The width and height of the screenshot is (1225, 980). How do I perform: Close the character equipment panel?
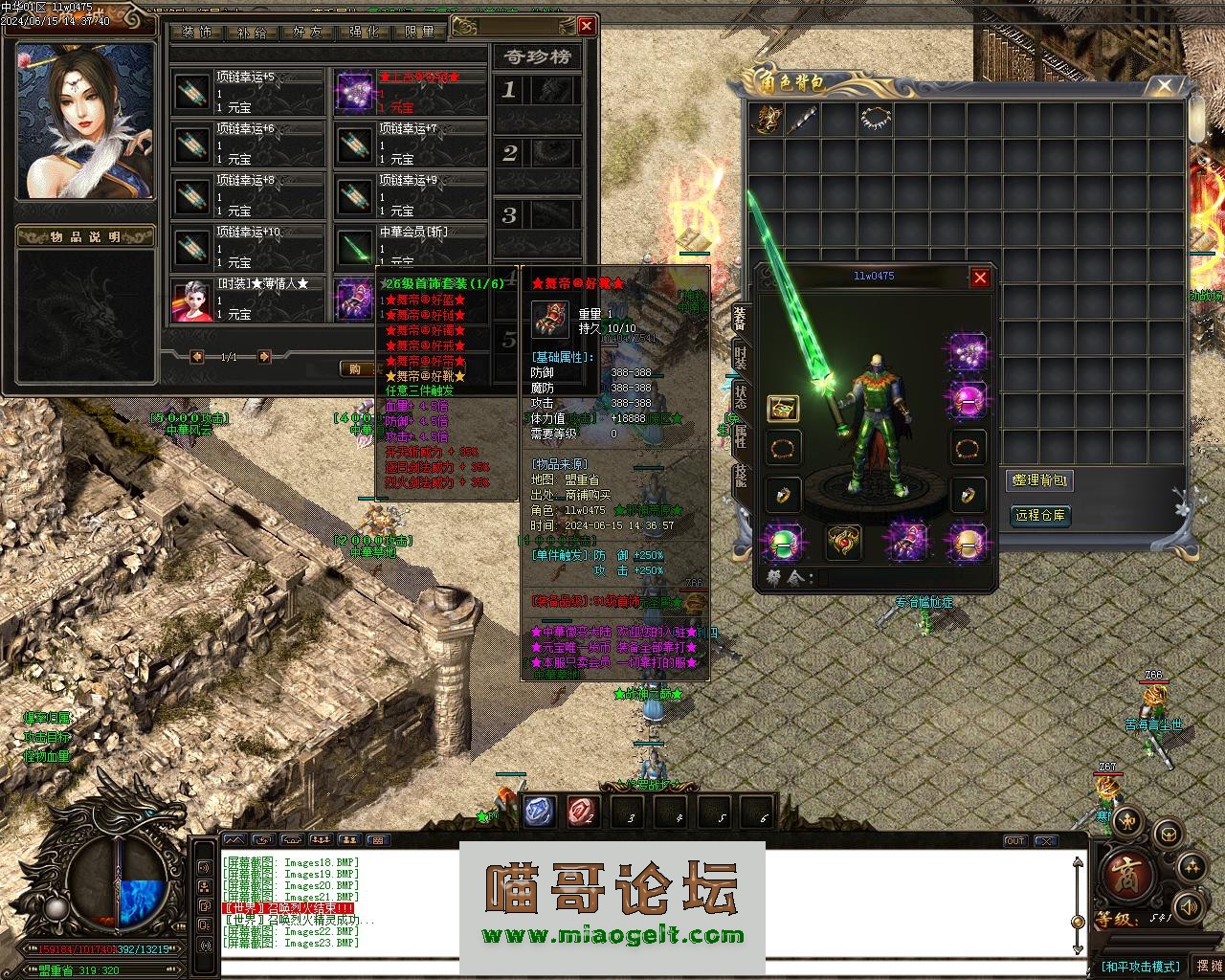pyautogui.click(x=980, y=278)
